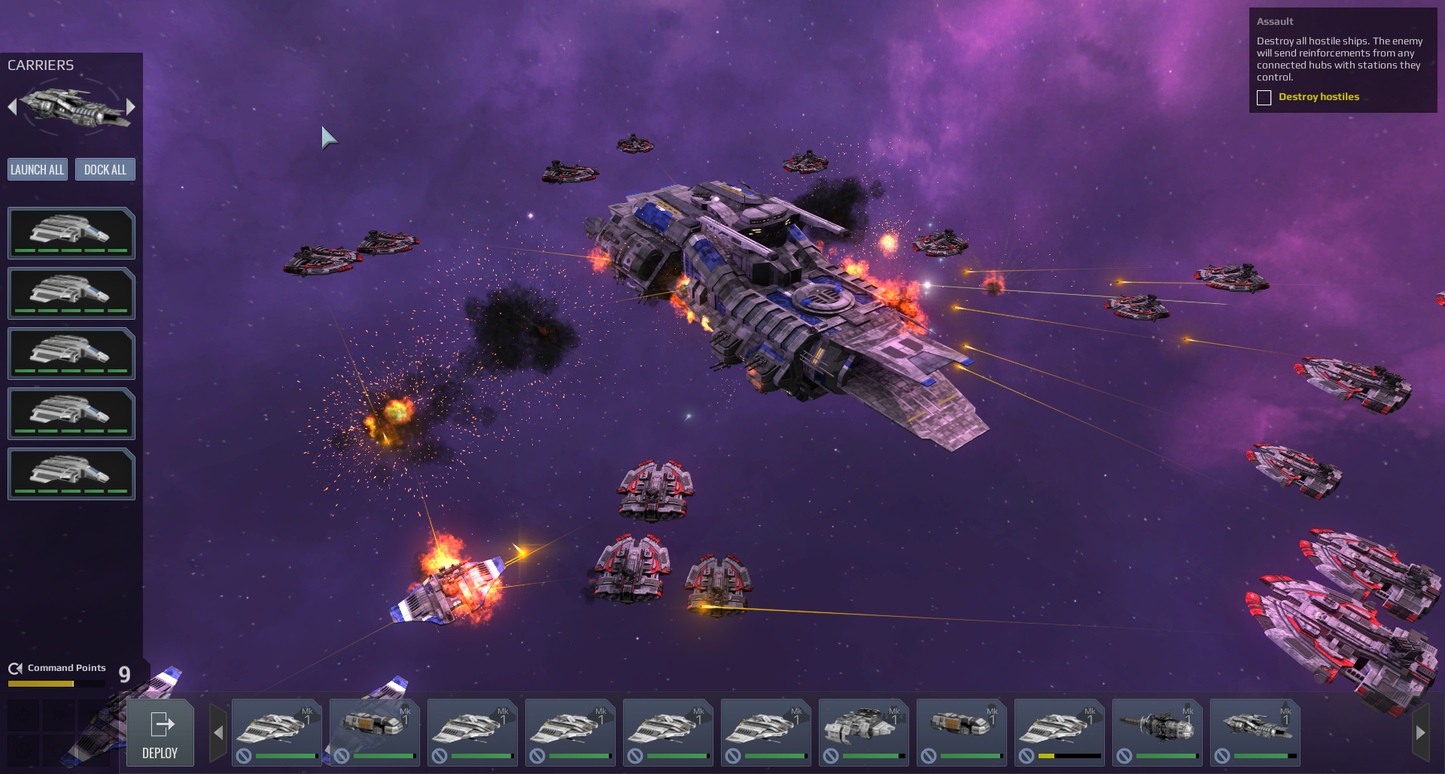
Task: Click the carrier preview image in the Carriers panel
Action: pyautogui.click(x=71, y=105)
